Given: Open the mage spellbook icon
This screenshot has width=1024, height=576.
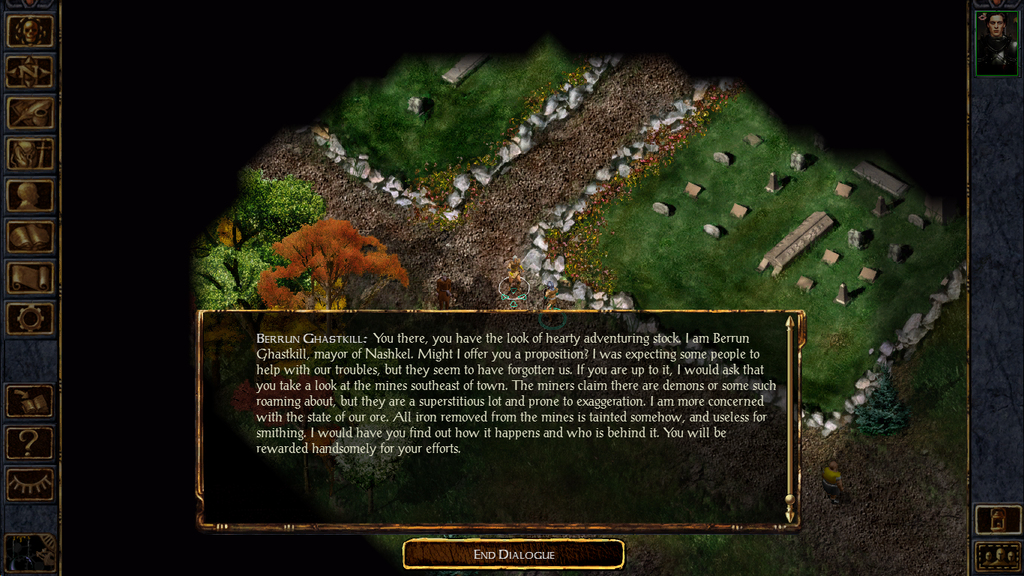Looking at the screenshot, I should [30, 236].
